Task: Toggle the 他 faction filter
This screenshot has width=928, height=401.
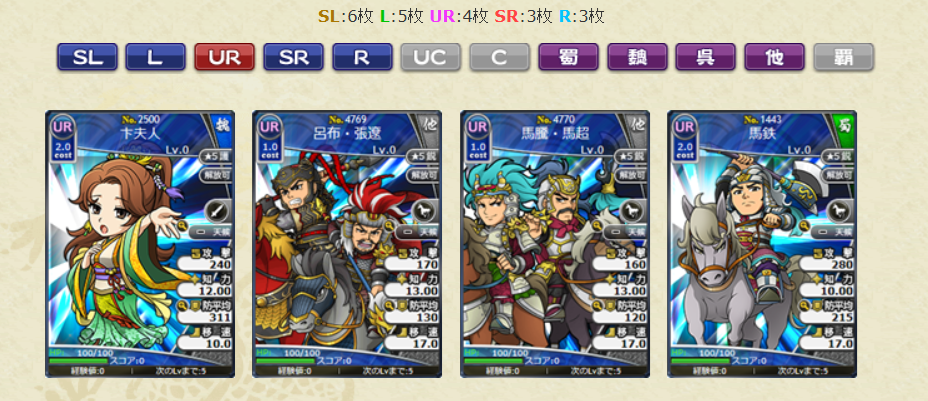Action: 775,57
